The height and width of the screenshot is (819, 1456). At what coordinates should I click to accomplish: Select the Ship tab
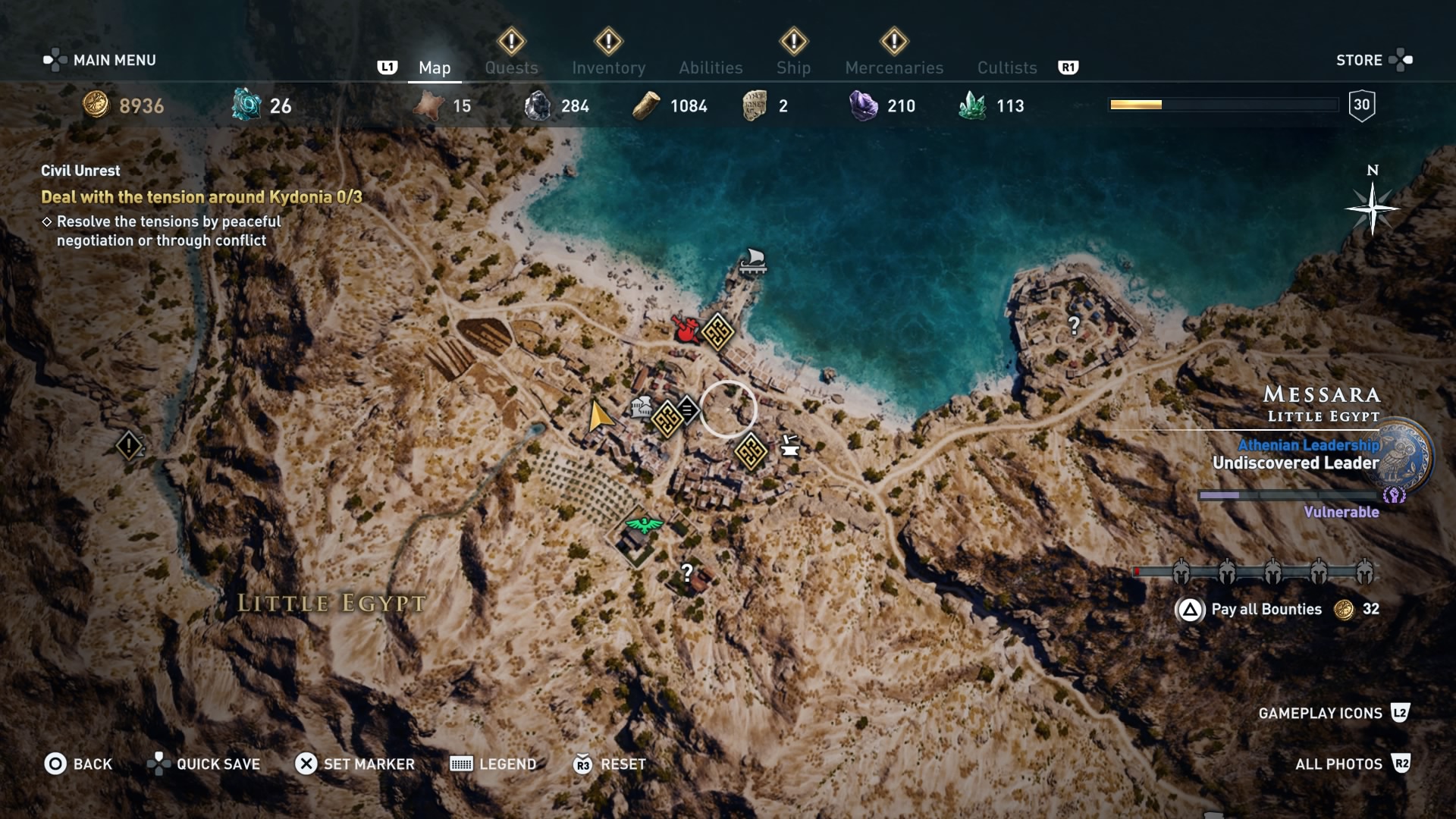[793, 67]
